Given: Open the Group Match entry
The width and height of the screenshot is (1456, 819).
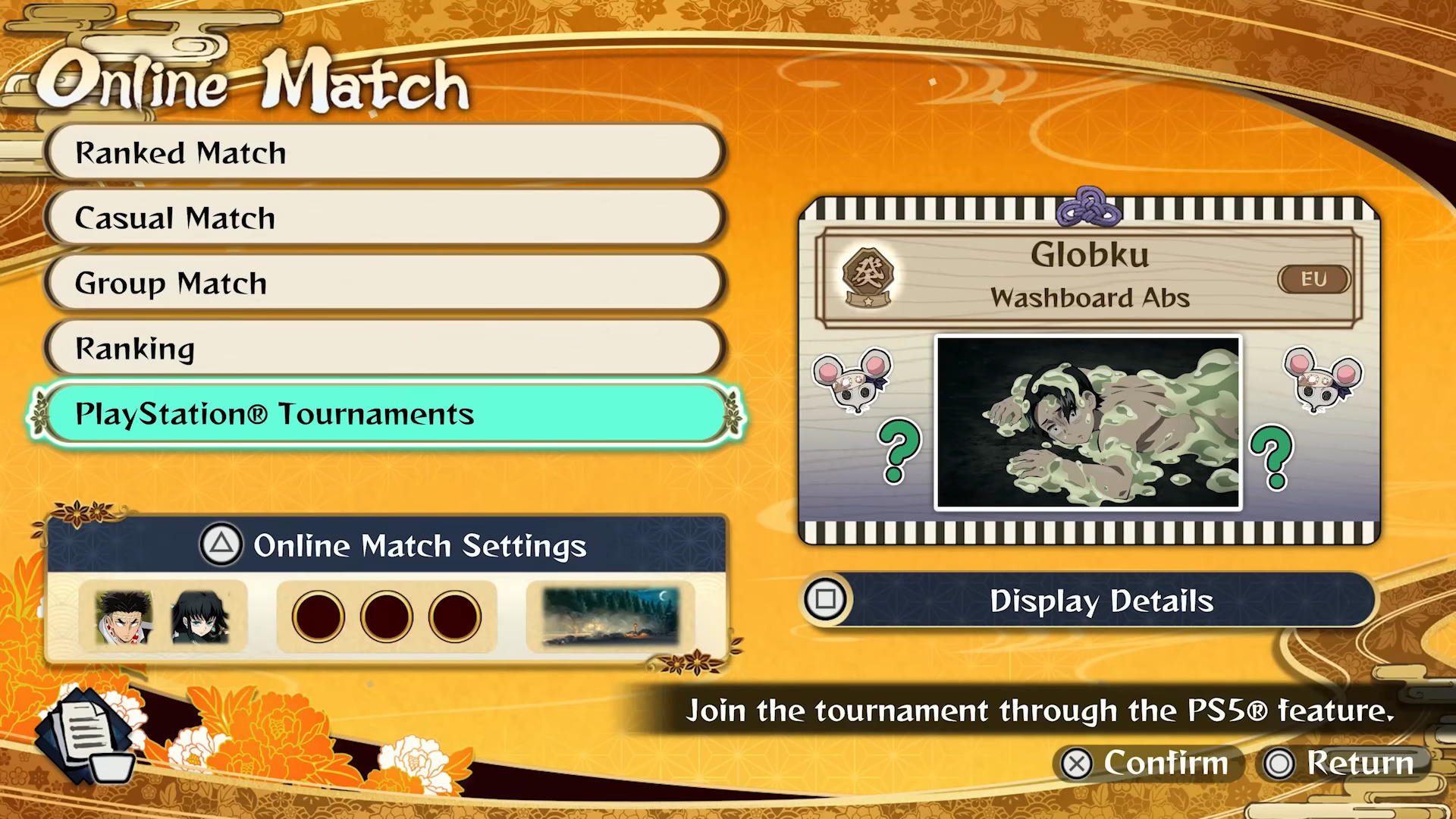Looking at the screenshot, I should pyautogui.click(x=384, y=284).
